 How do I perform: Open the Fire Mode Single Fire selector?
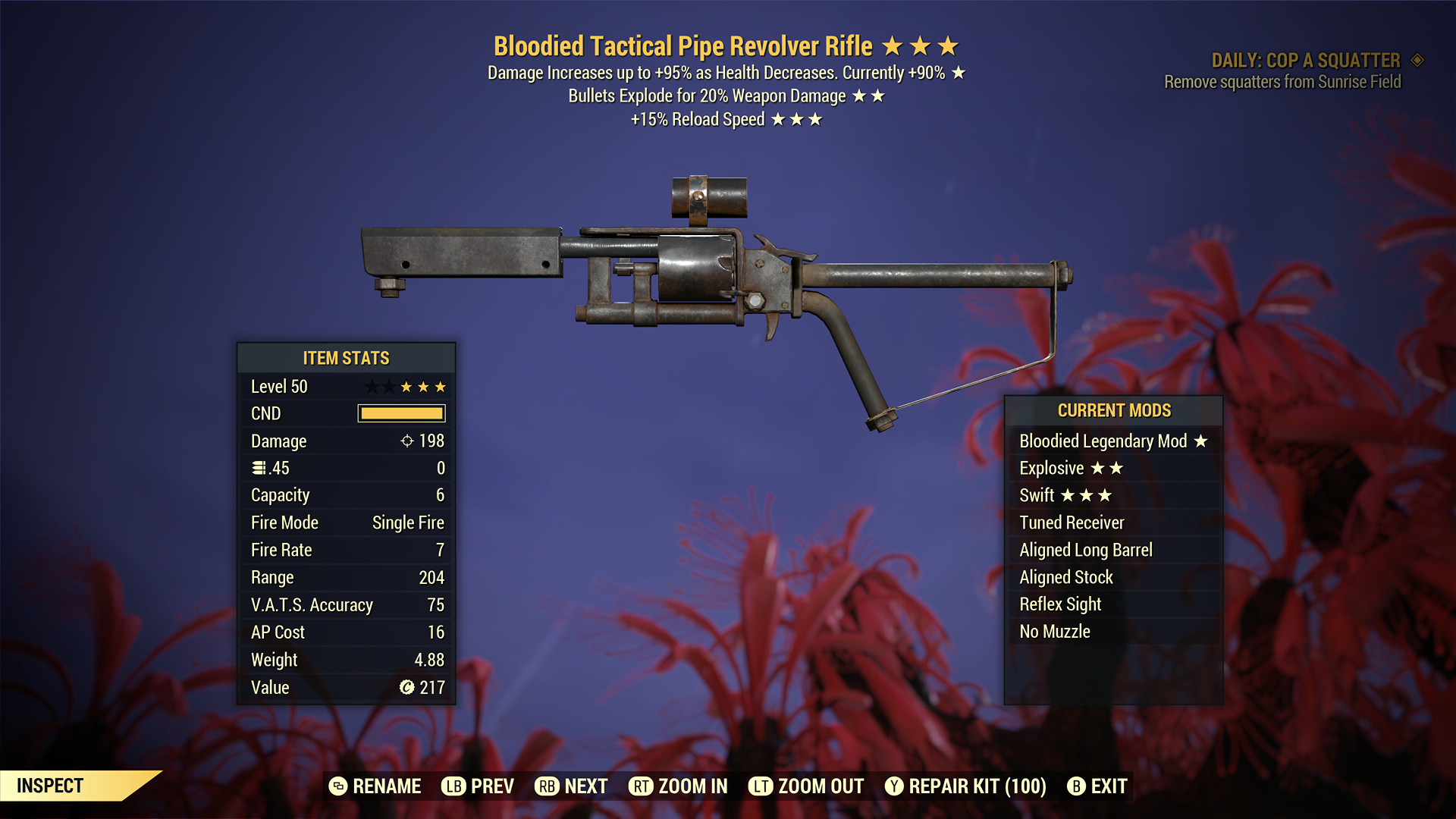pyautogui.click(x=408, y=522)
